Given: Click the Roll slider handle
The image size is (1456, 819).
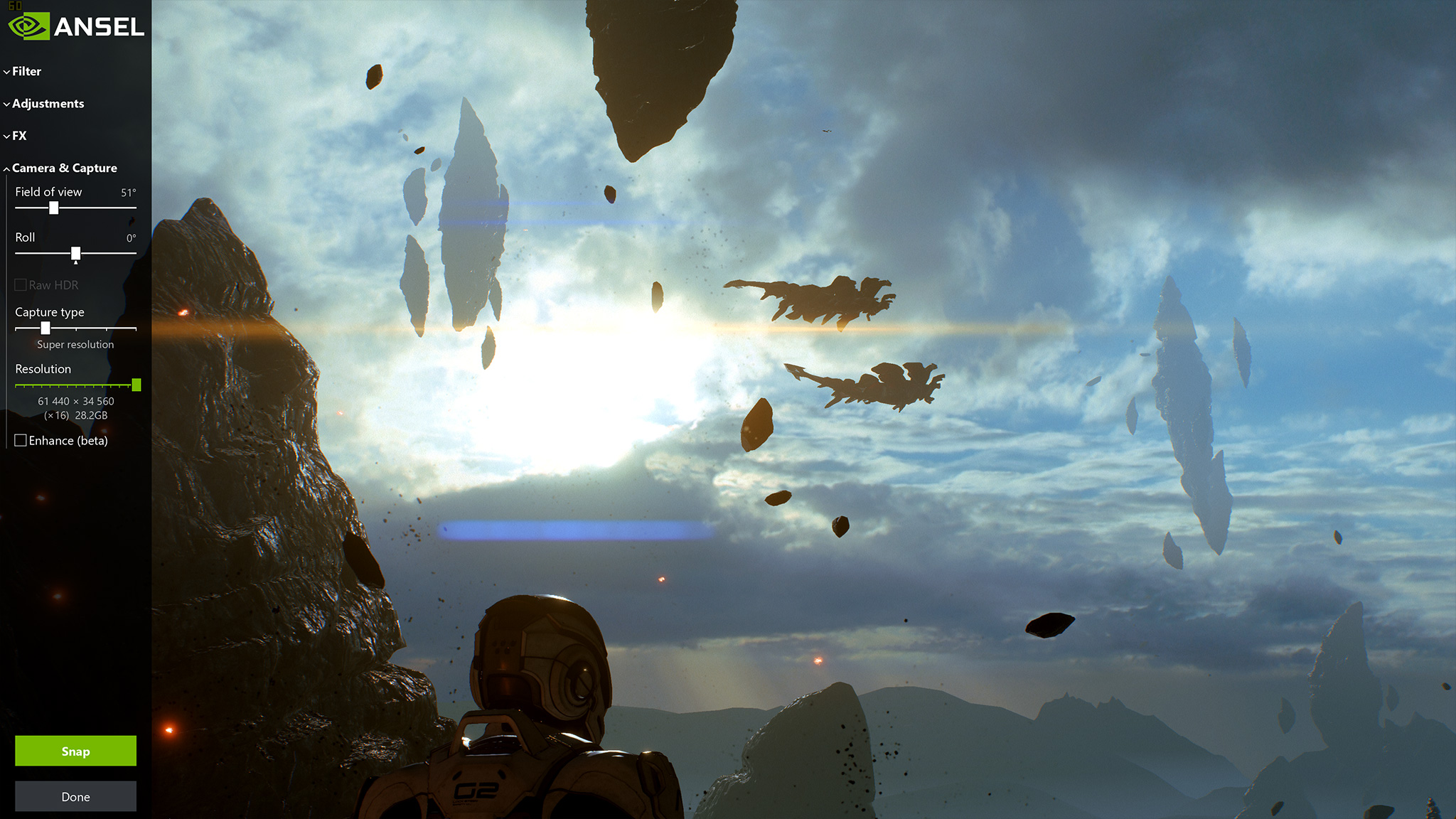Looking at the screenshot, I should 75,253.
